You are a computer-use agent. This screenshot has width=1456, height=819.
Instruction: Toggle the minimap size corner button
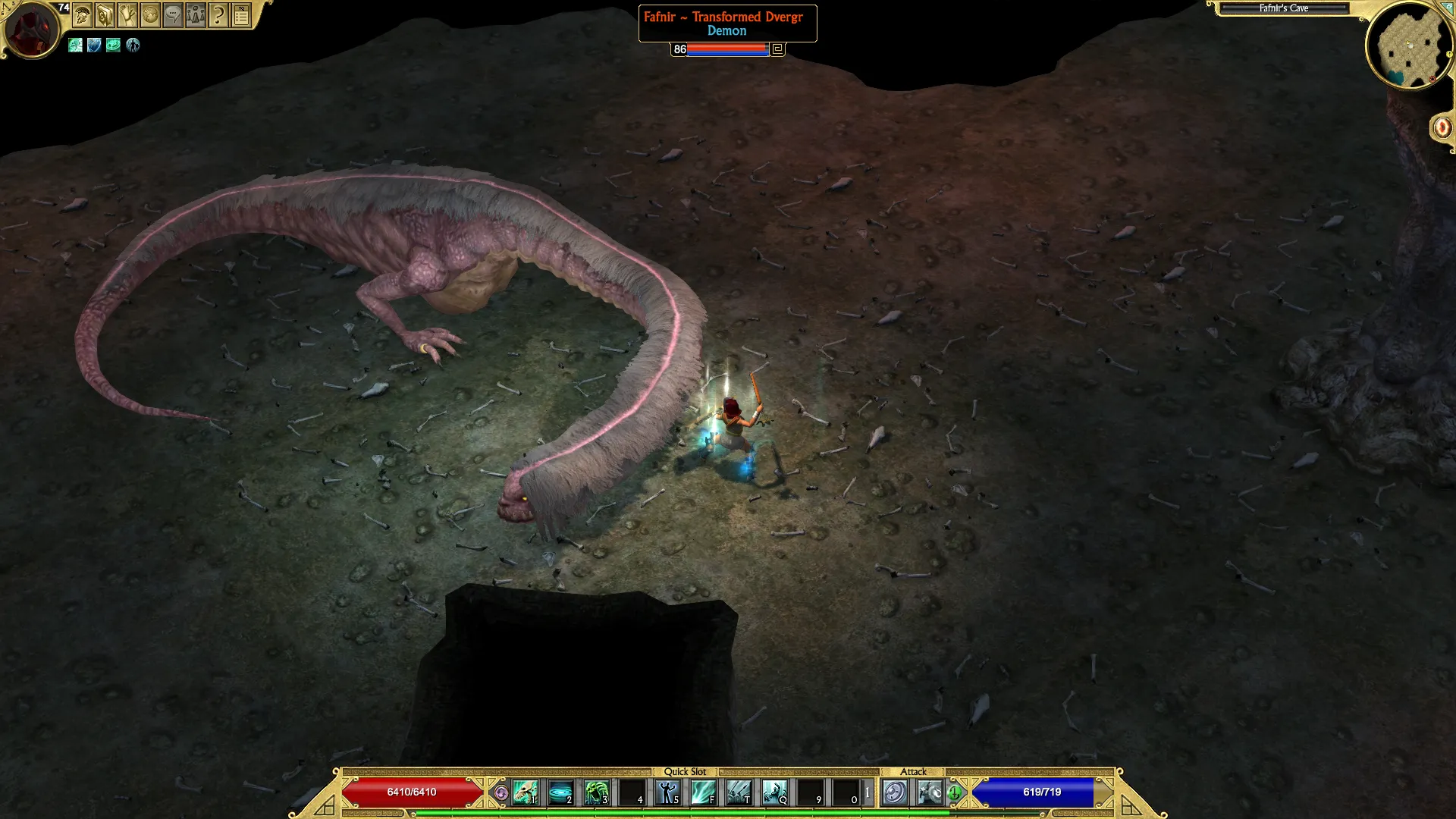pyautogui.click(x=1448, y=6)
